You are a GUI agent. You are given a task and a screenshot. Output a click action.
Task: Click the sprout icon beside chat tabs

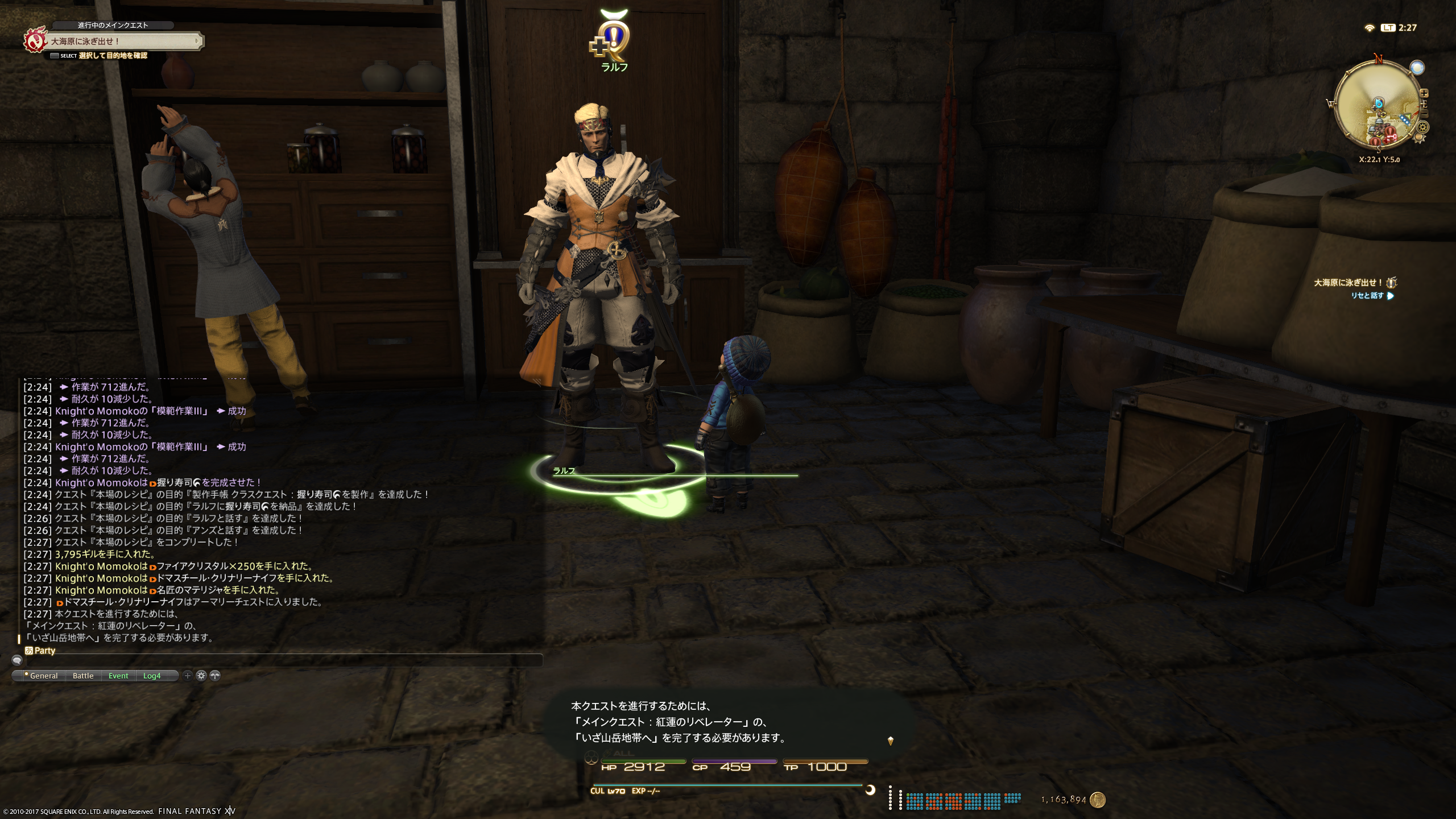pyautogui.click(x=214, y=676)
